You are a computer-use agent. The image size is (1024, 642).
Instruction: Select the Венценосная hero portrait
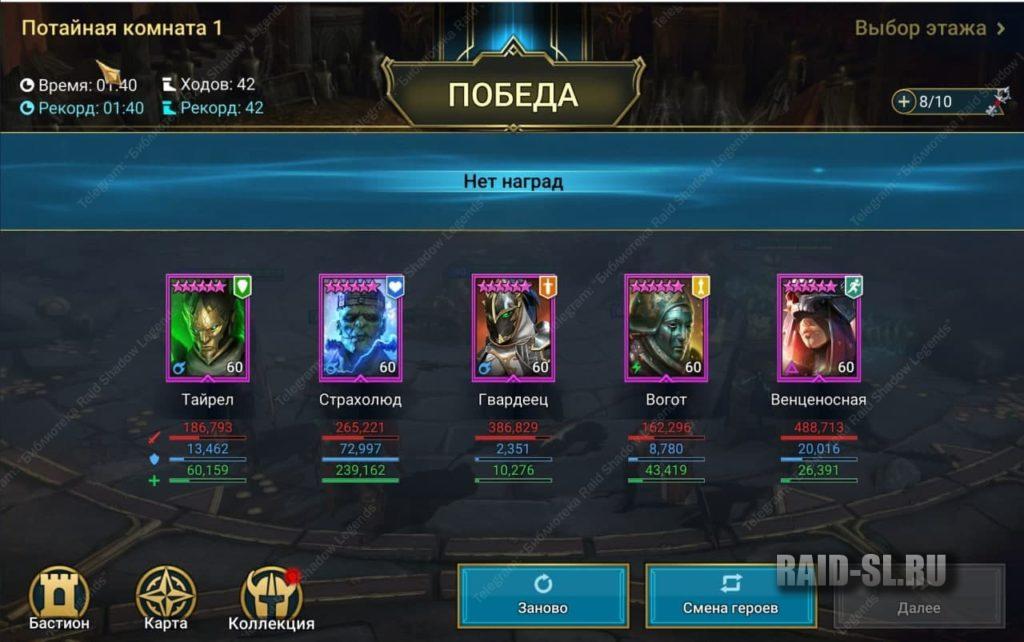819,328
